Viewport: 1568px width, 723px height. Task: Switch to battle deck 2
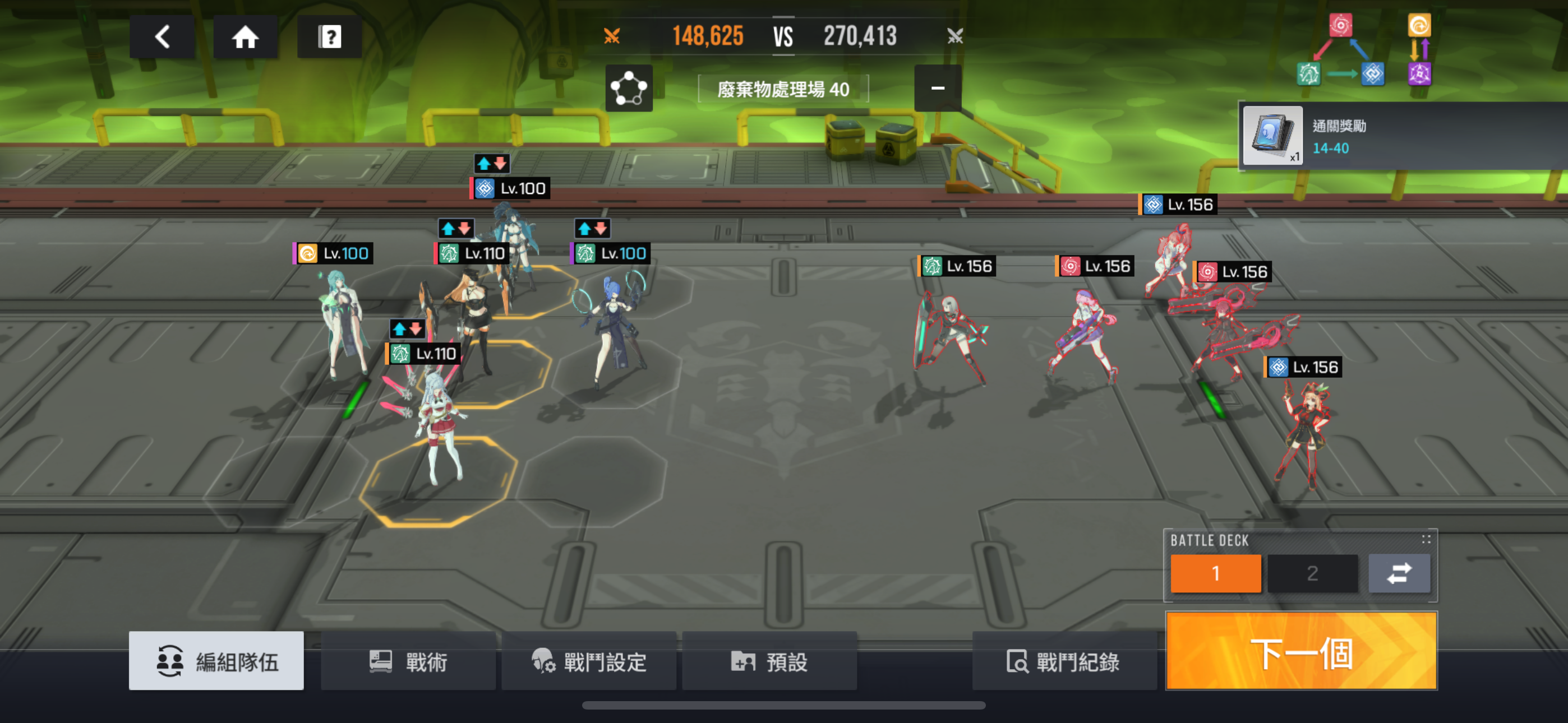point(1312,573)
